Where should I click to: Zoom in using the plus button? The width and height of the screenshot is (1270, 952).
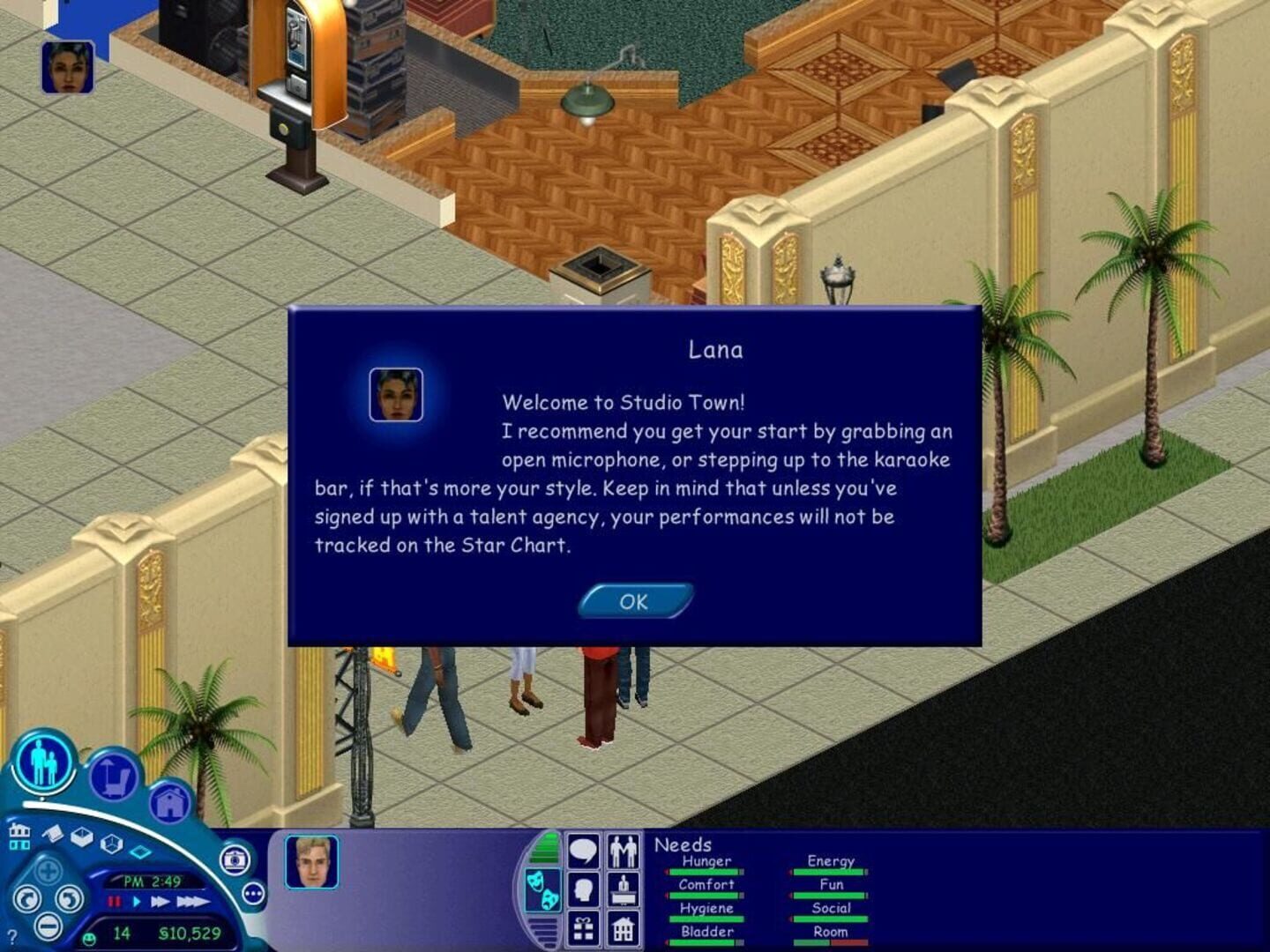49,870
